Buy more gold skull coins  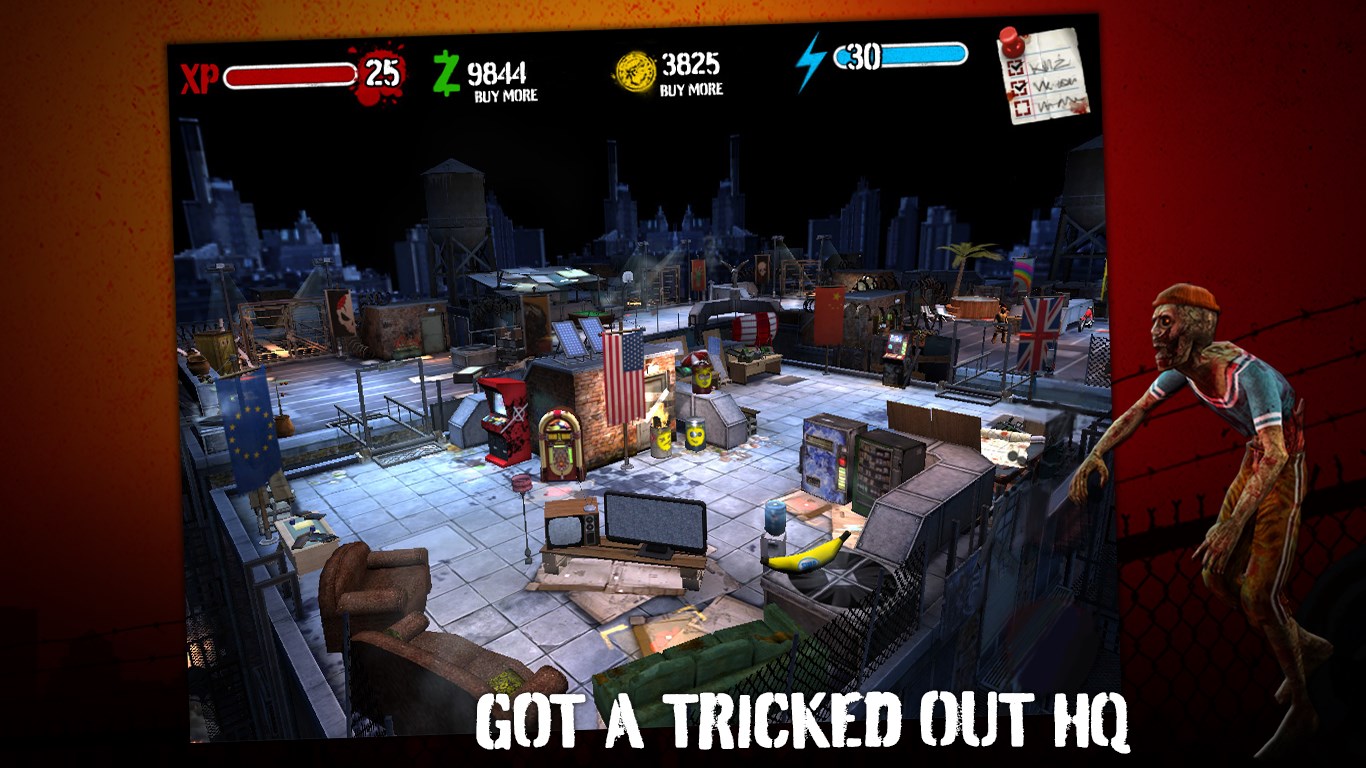click(x=690, y=90)
